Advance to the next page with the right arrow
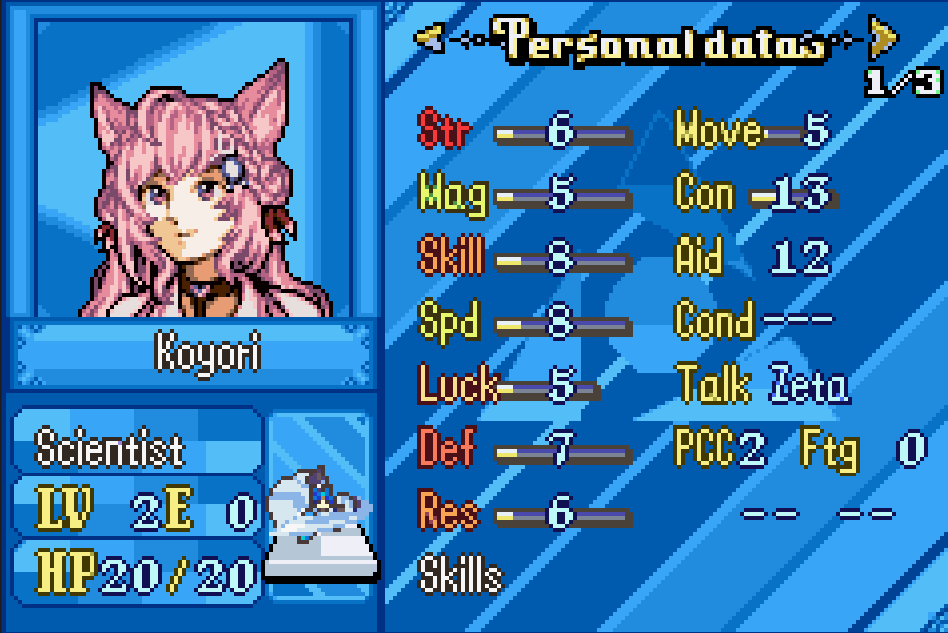 pos(882,39)
